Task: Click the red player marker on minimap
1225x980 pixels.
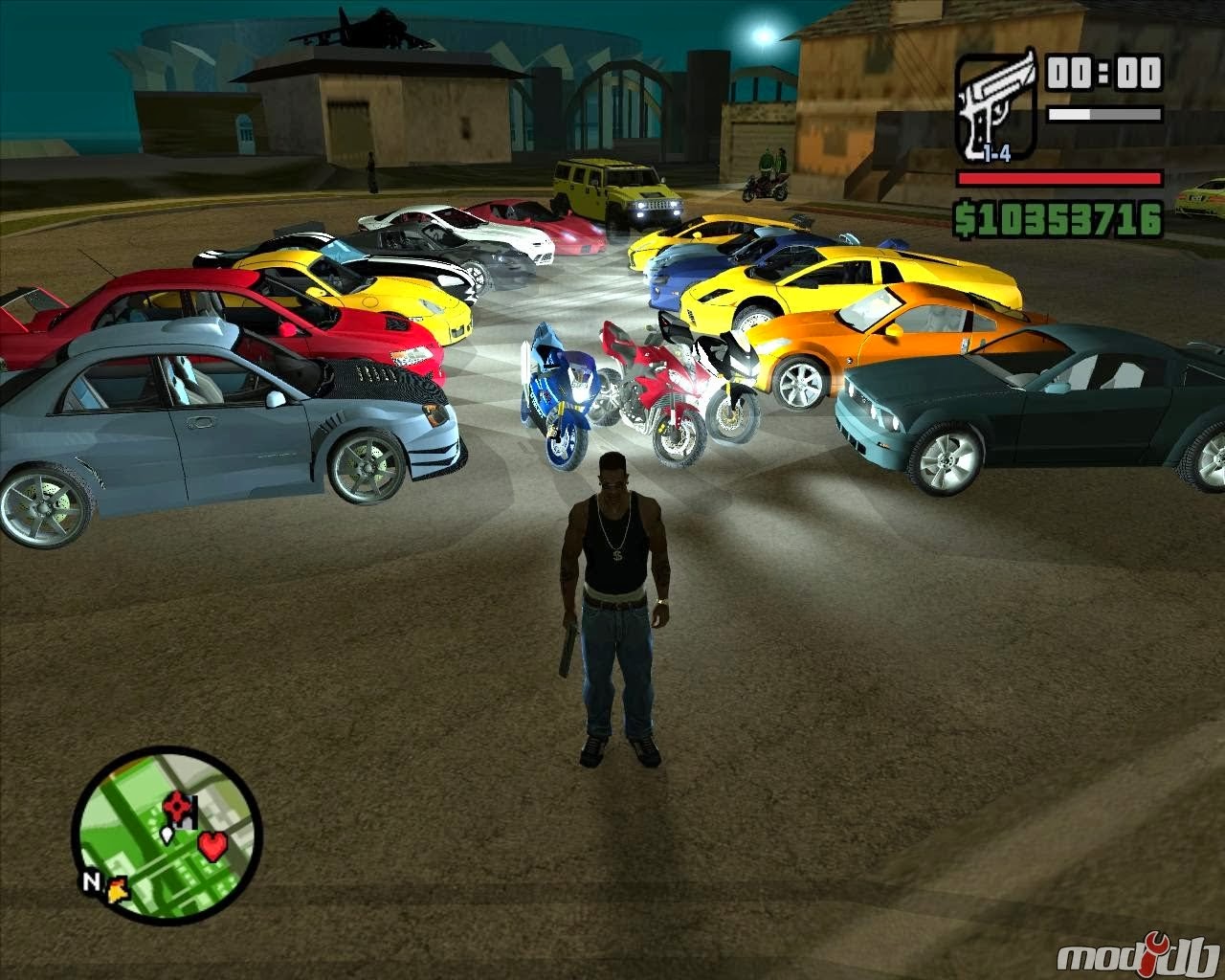Action: (x=178, y=804)
